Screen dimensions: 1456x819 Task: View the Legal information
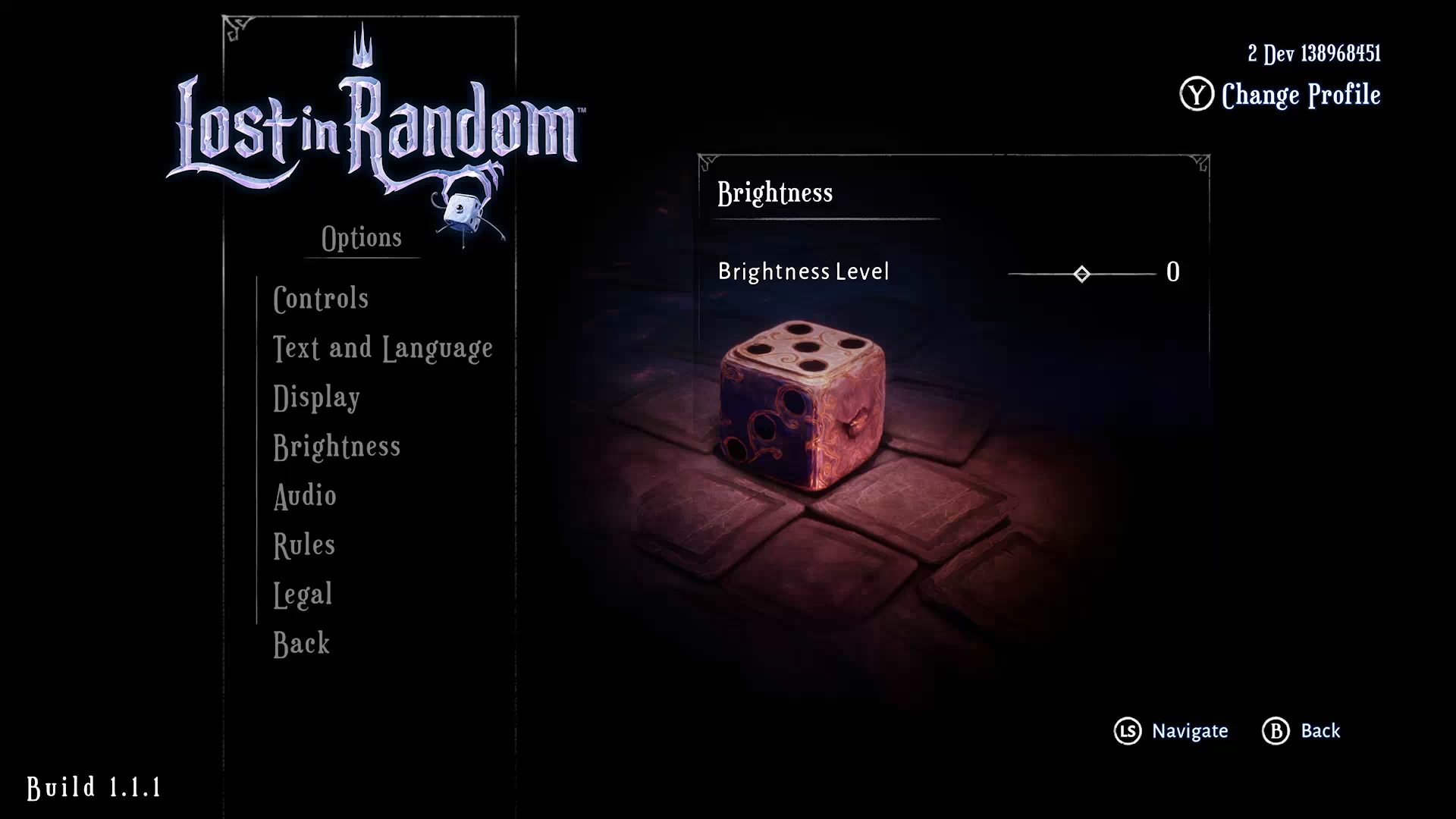(x=303, y=595)
